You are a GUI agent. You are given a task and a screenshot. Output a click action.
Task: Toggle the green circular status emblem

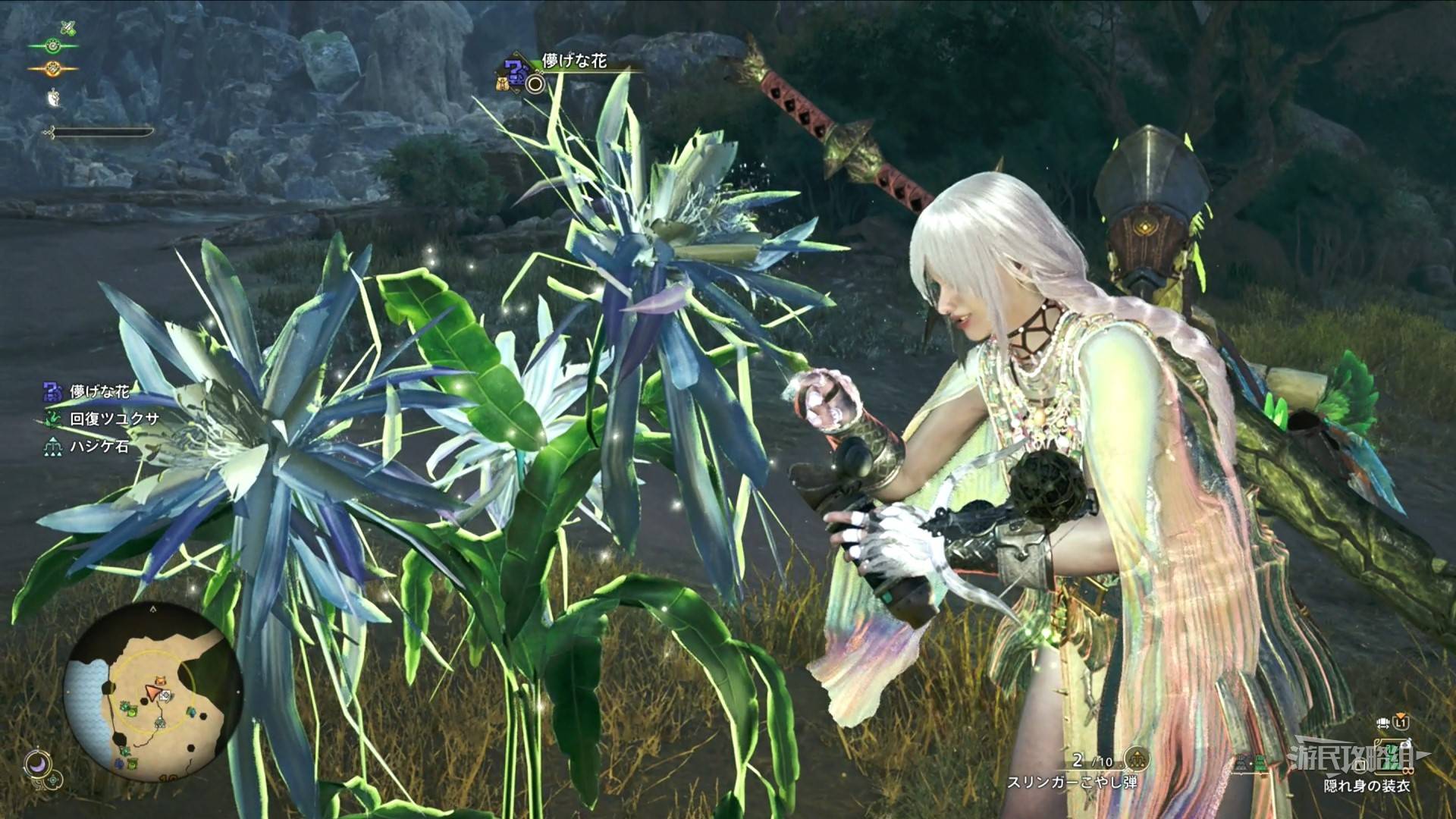[53, 45]
